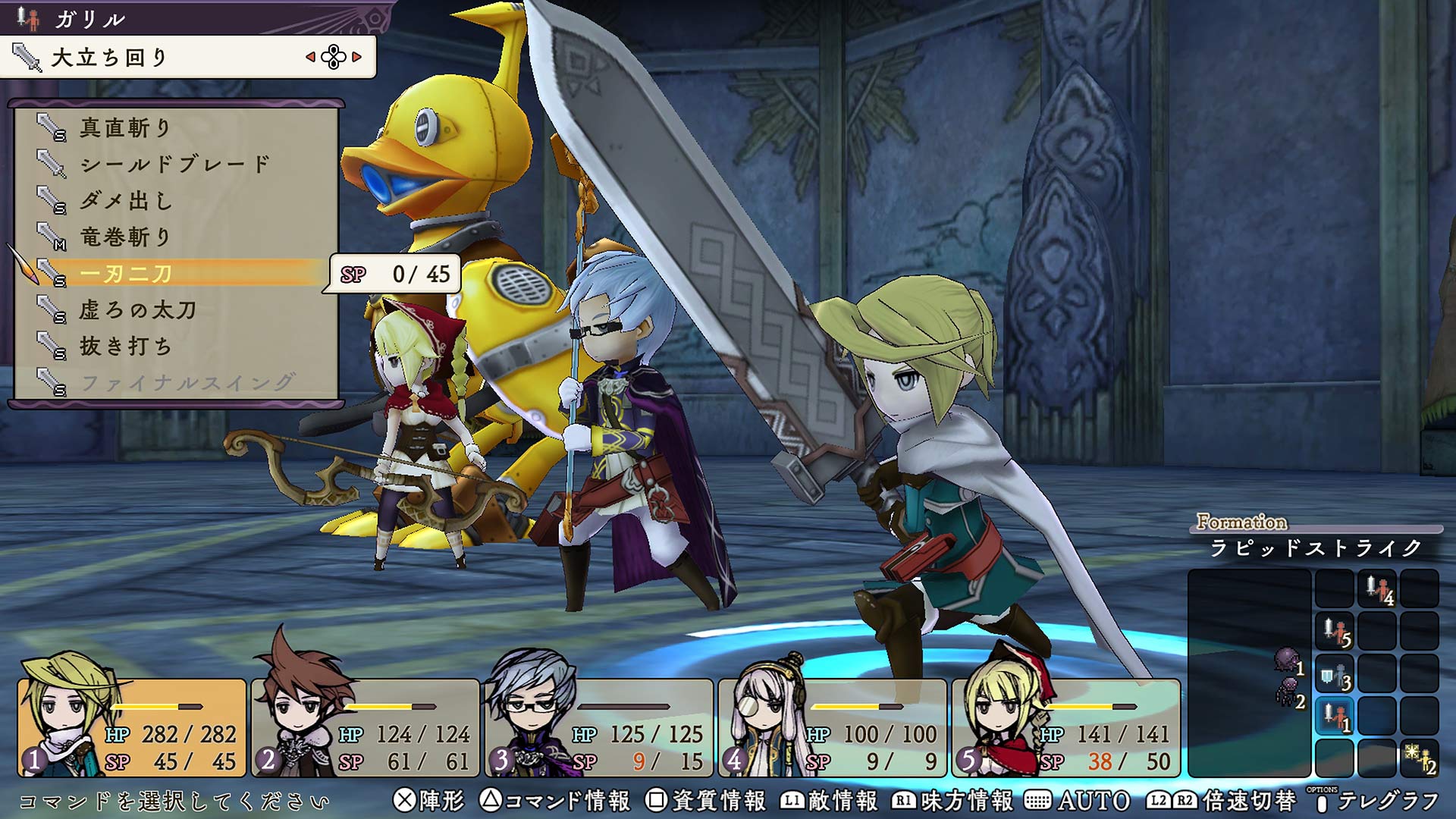Screen dimensions: 1456x819
Task: Click right arrow to switch command category
Action: tap(358, 55)
